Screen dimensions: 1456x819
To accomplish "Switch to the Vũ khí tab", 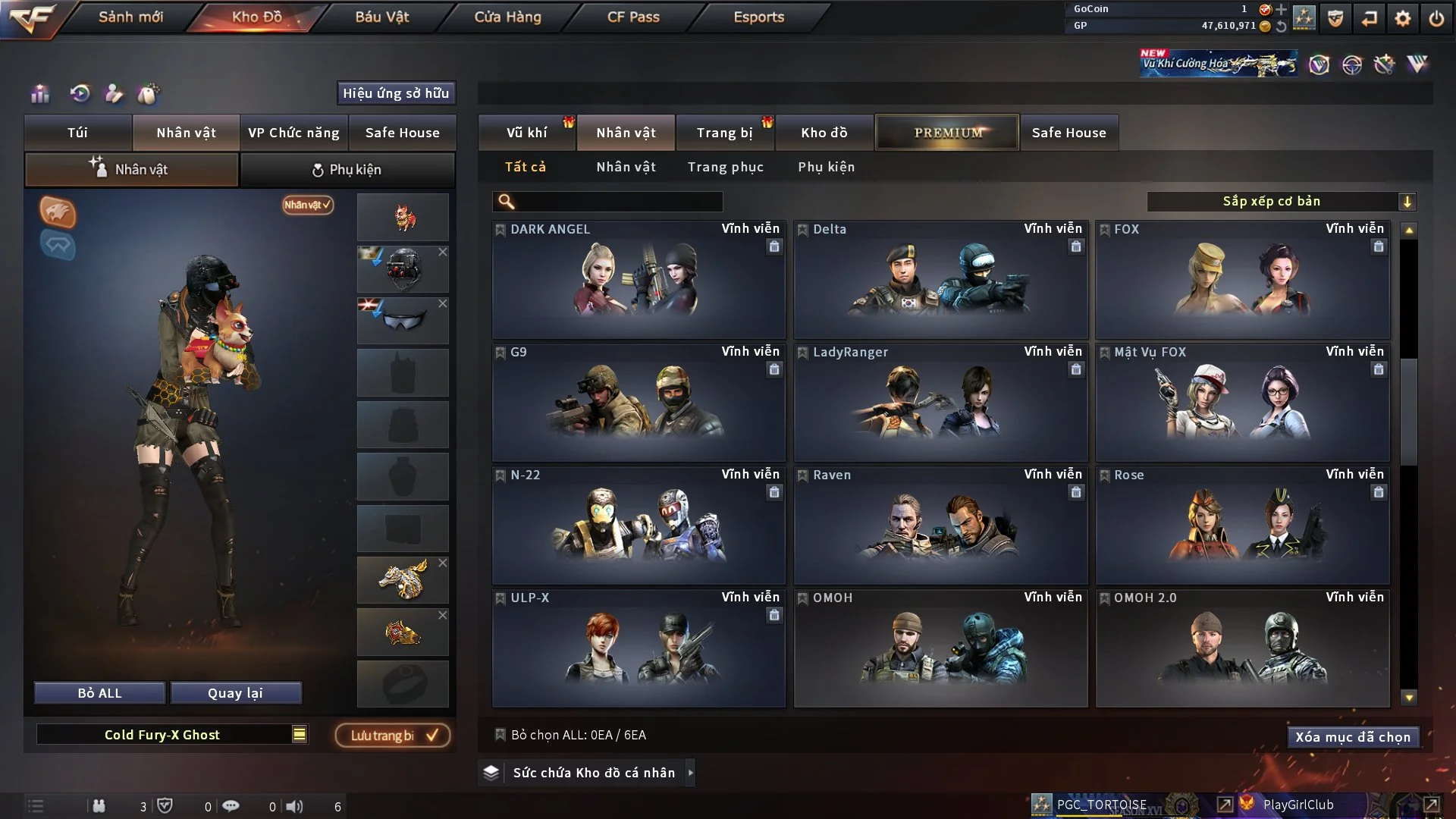I will coord(526,133).
